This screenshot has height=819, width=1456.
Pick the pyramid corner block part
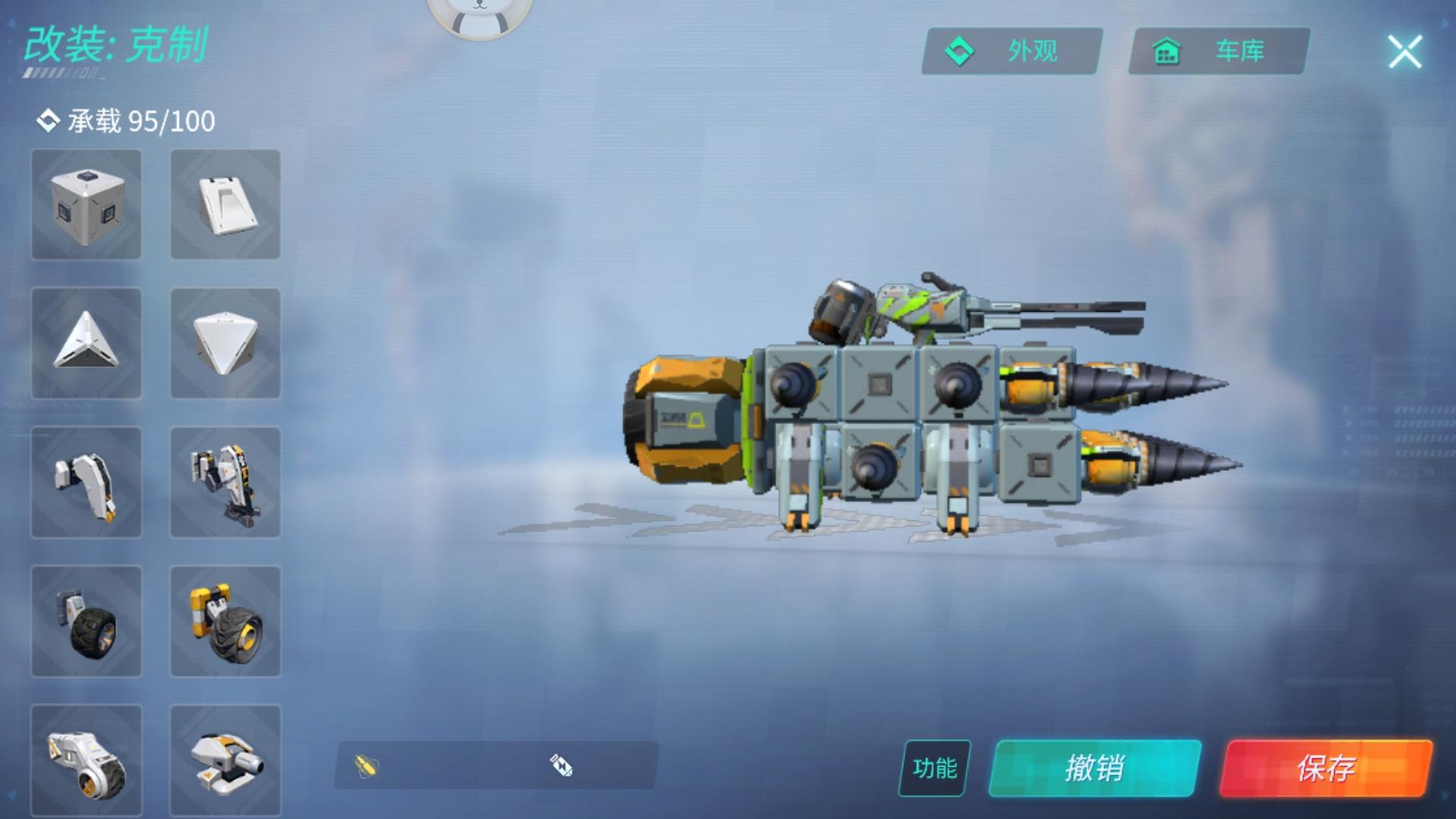click(86, 345)
